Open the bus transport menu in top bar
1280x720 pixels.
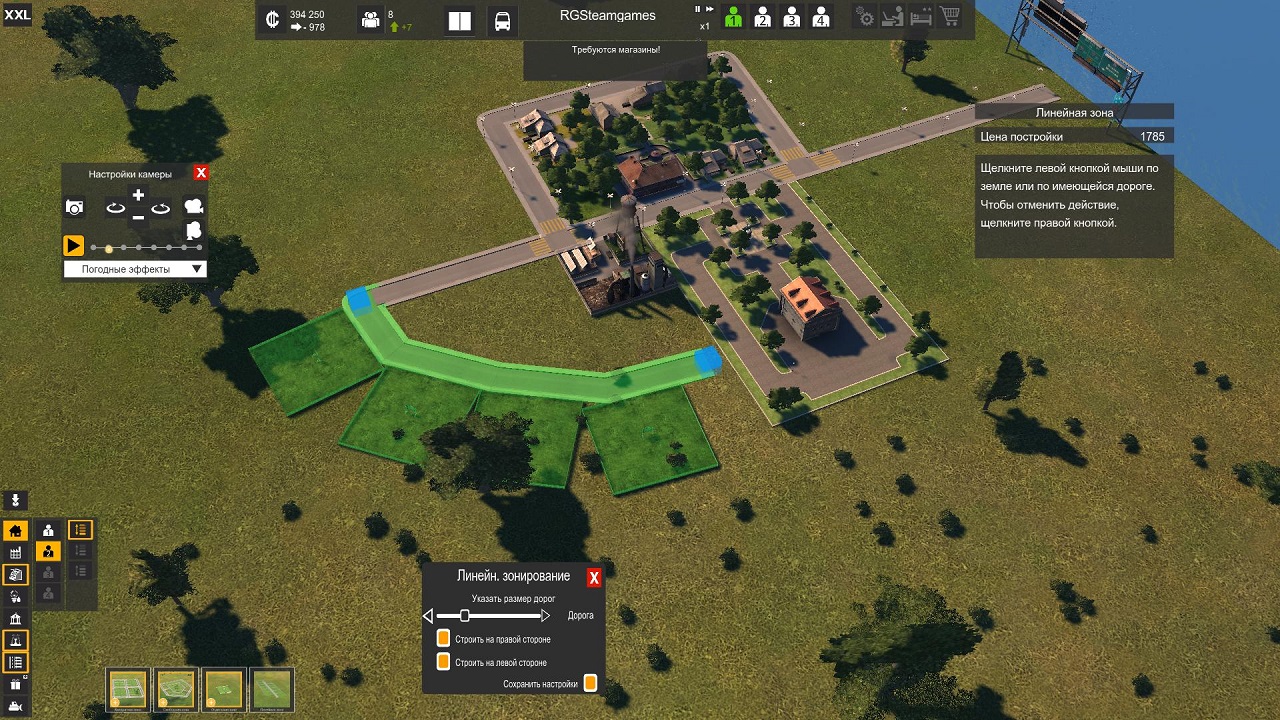click(x=502, y=21)
